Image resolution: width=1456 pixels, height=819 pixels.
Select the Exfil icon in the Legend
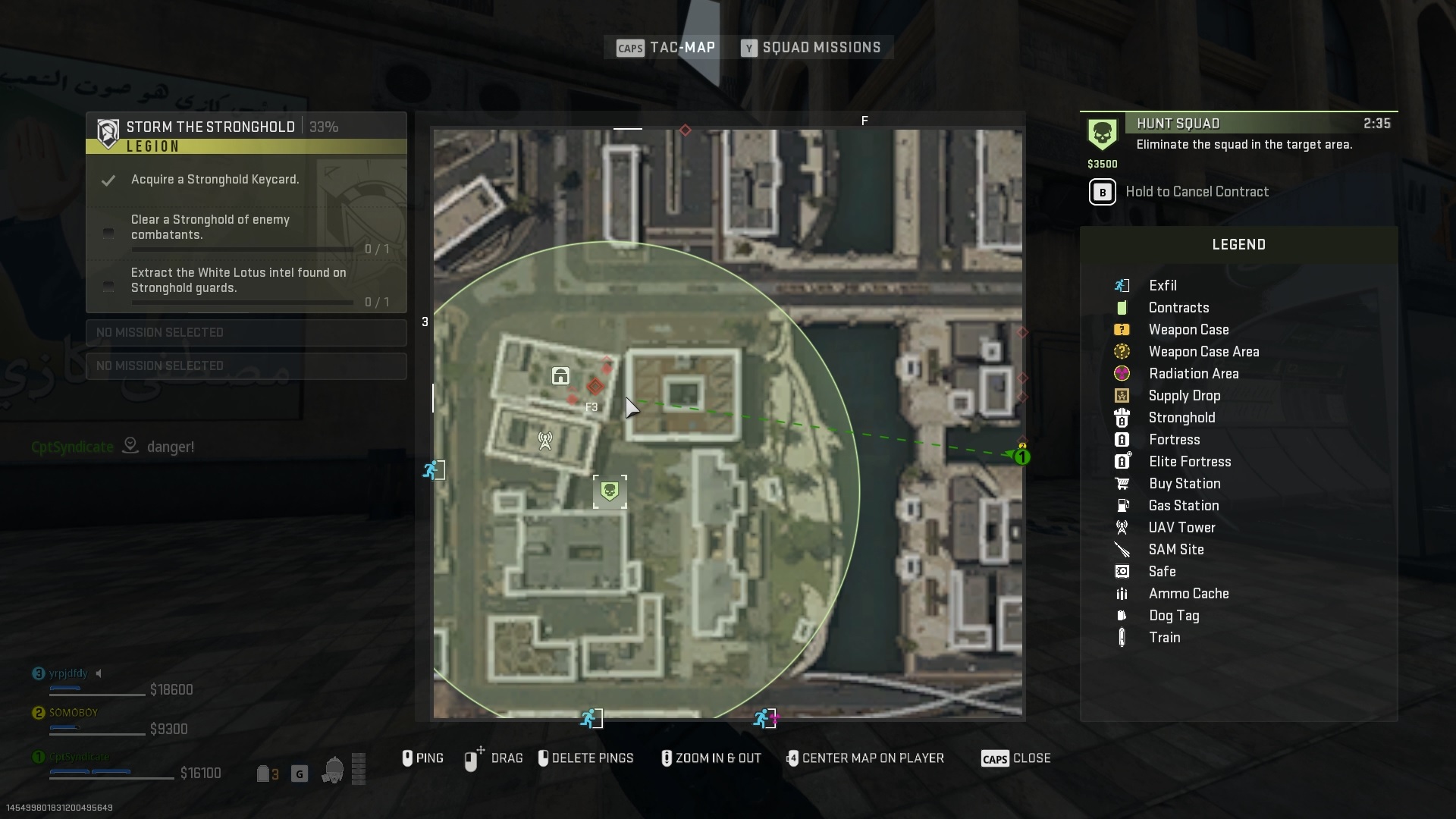coord(1122,285)
